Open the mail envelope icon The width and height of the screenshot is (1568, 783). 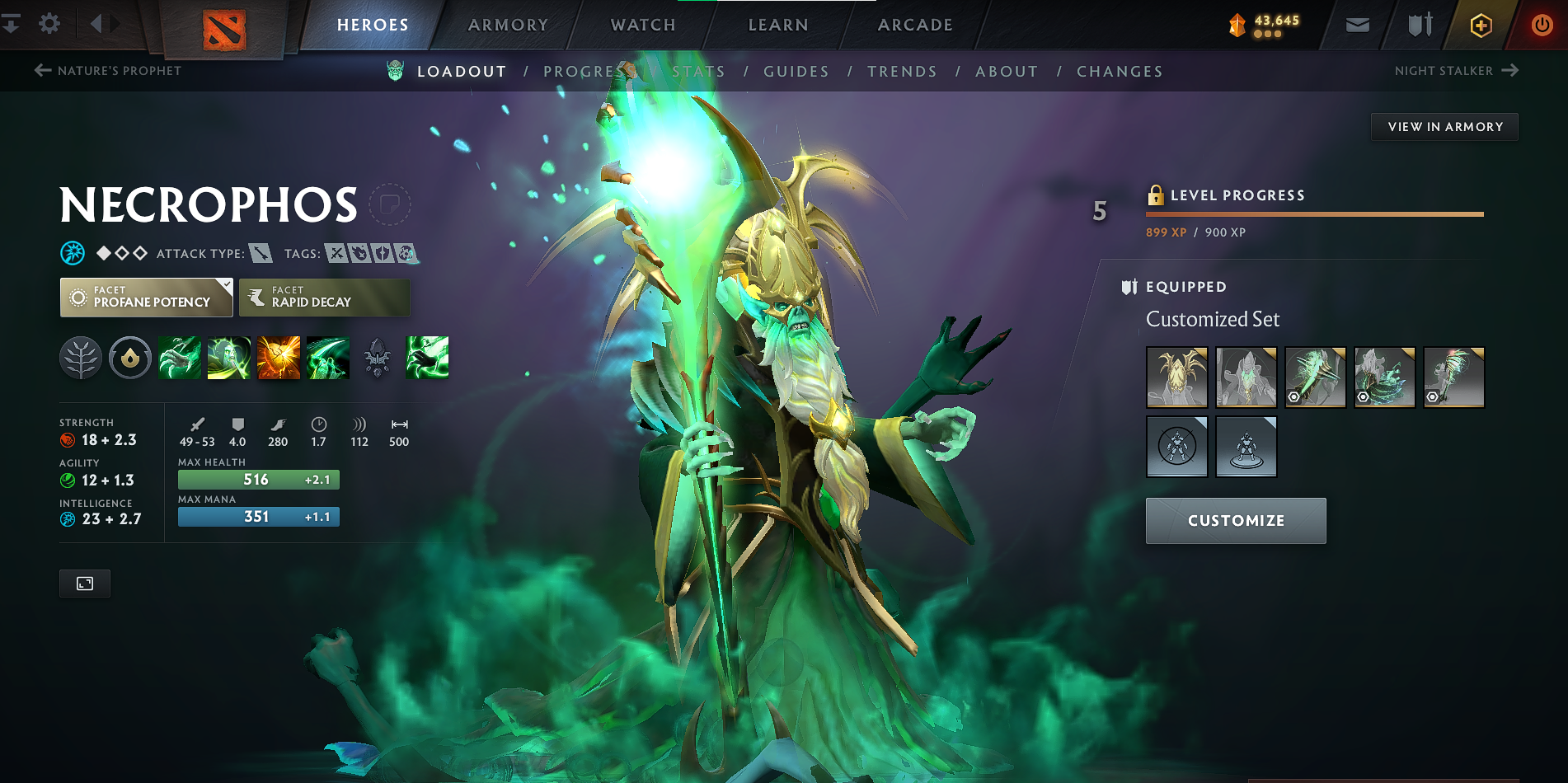1358,25
